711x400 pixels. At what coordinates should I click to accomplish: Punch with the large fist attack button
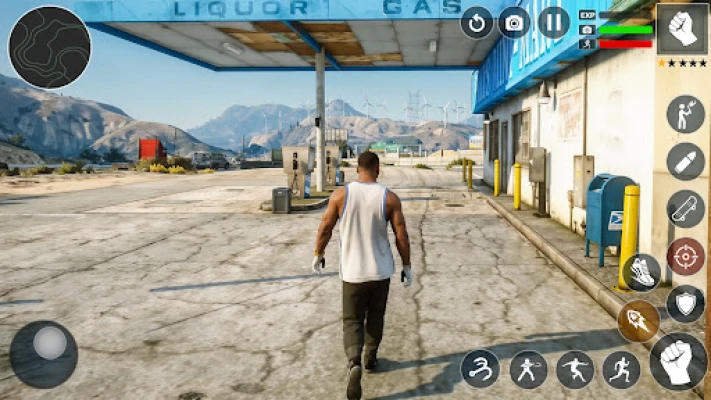tap(678, 361)
